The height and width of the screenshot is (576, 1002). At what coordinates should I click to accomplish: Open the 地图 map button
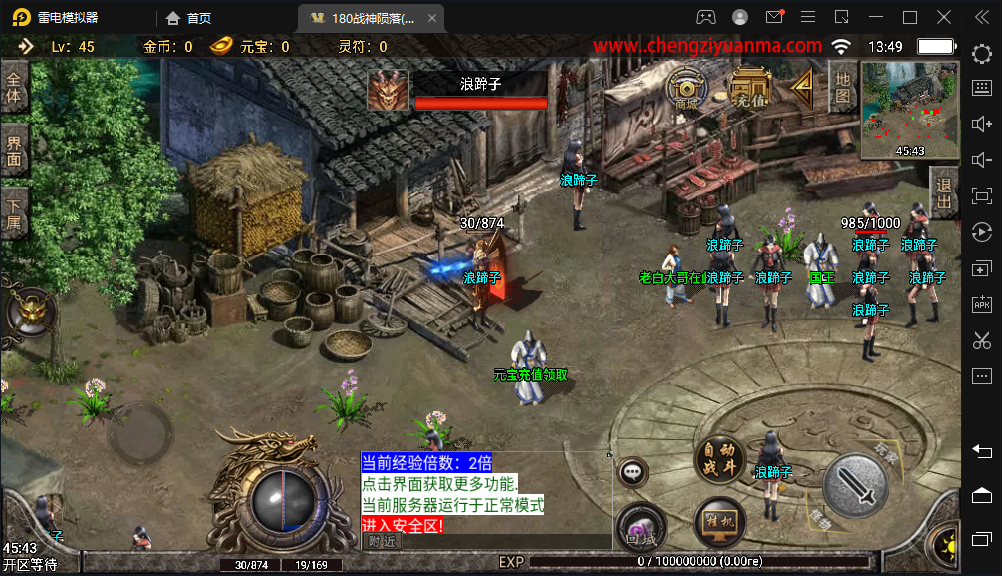pyautogui.click(x=842, y=88)
